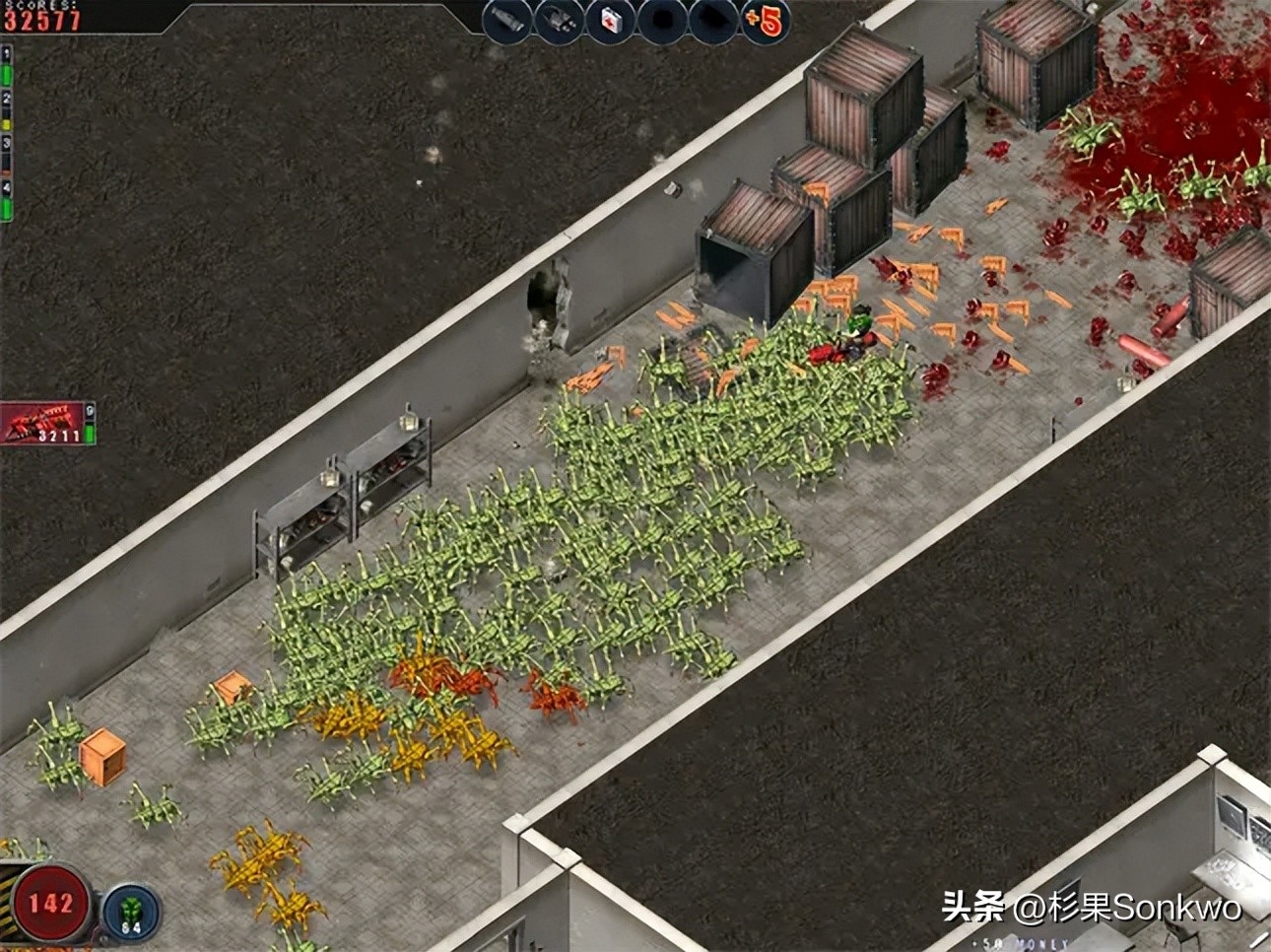Use the first aid medkit
Viewport: 1271px width, 952px height.
612,19
